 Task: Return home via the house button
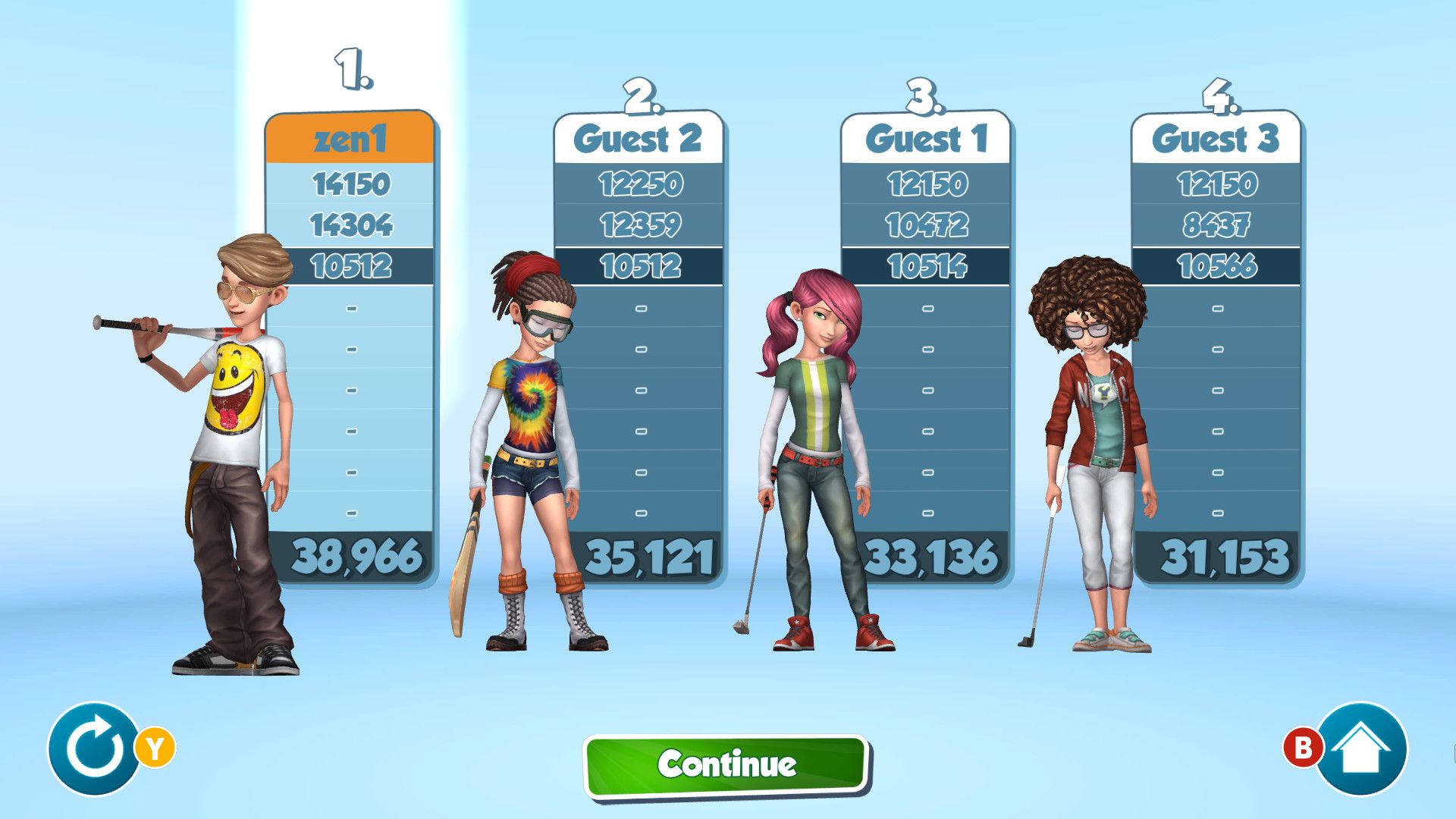tap(1360, 749)
